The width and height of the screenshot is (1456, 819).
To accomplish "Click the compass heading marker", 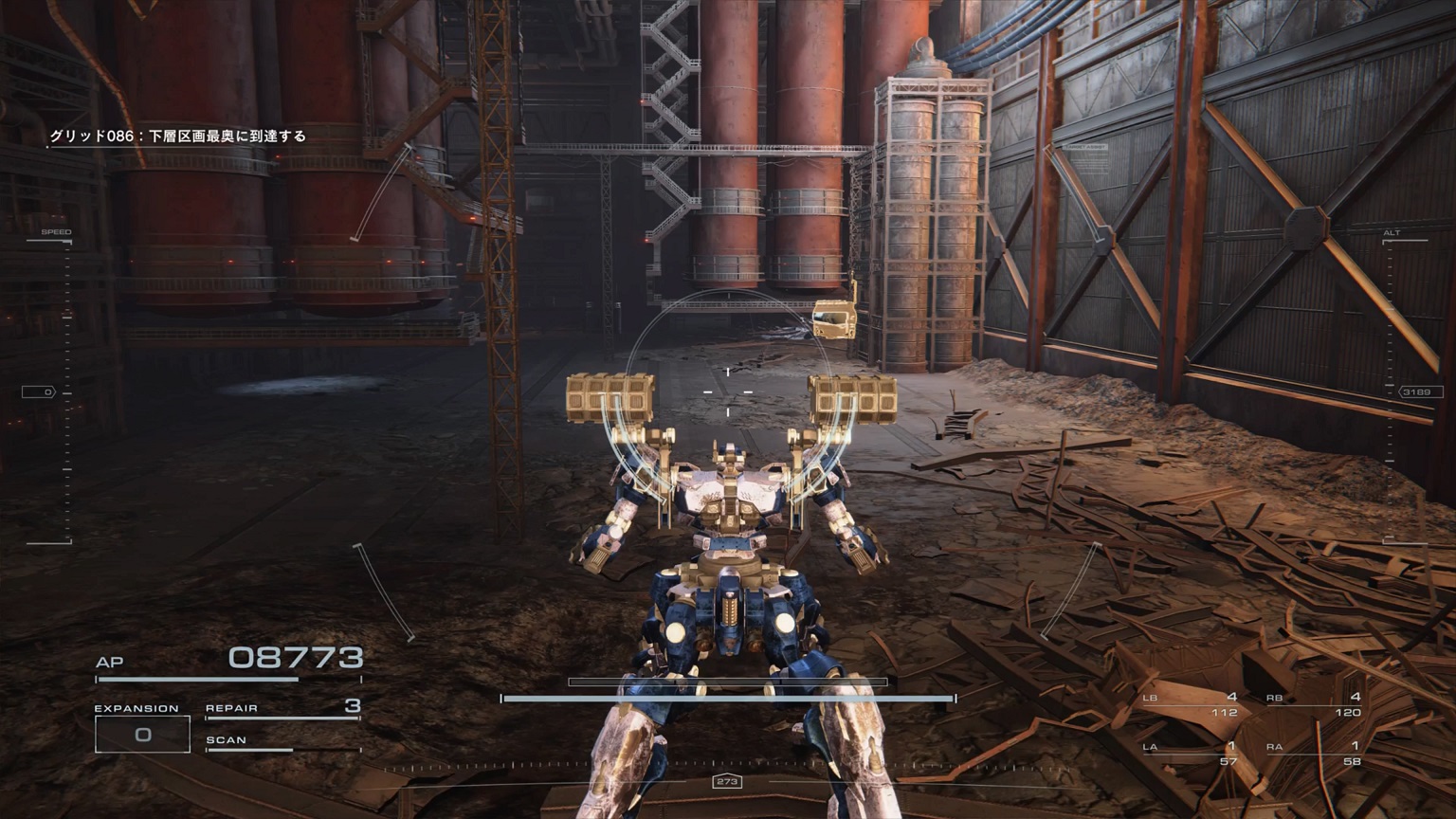I will (727, 782).
